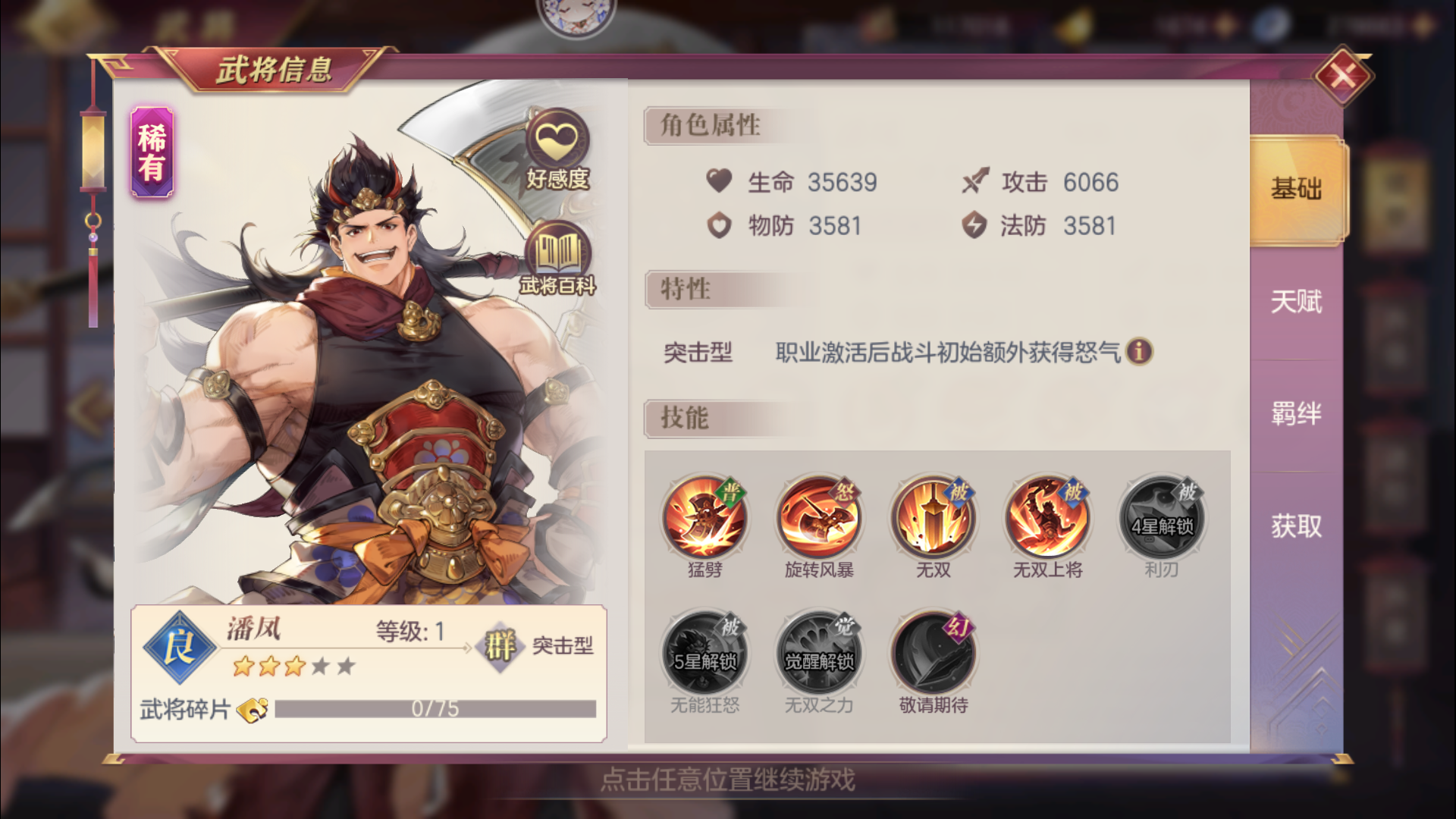Screen dimensions: 1456x819
Task: Tap the fourth unfilled star
Action: 322,665
